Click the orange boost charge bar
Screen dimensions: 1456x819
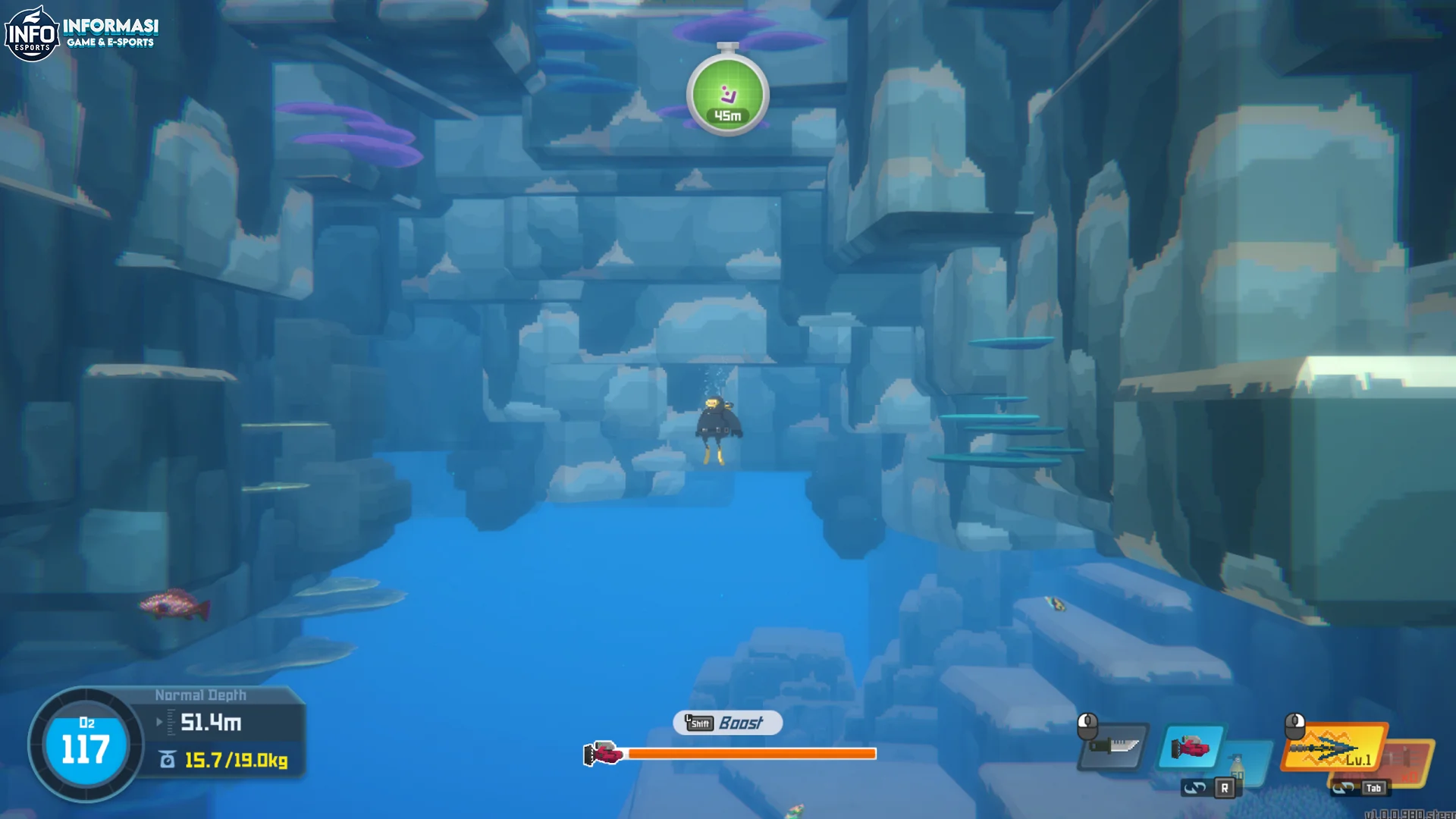pos(751,754)
